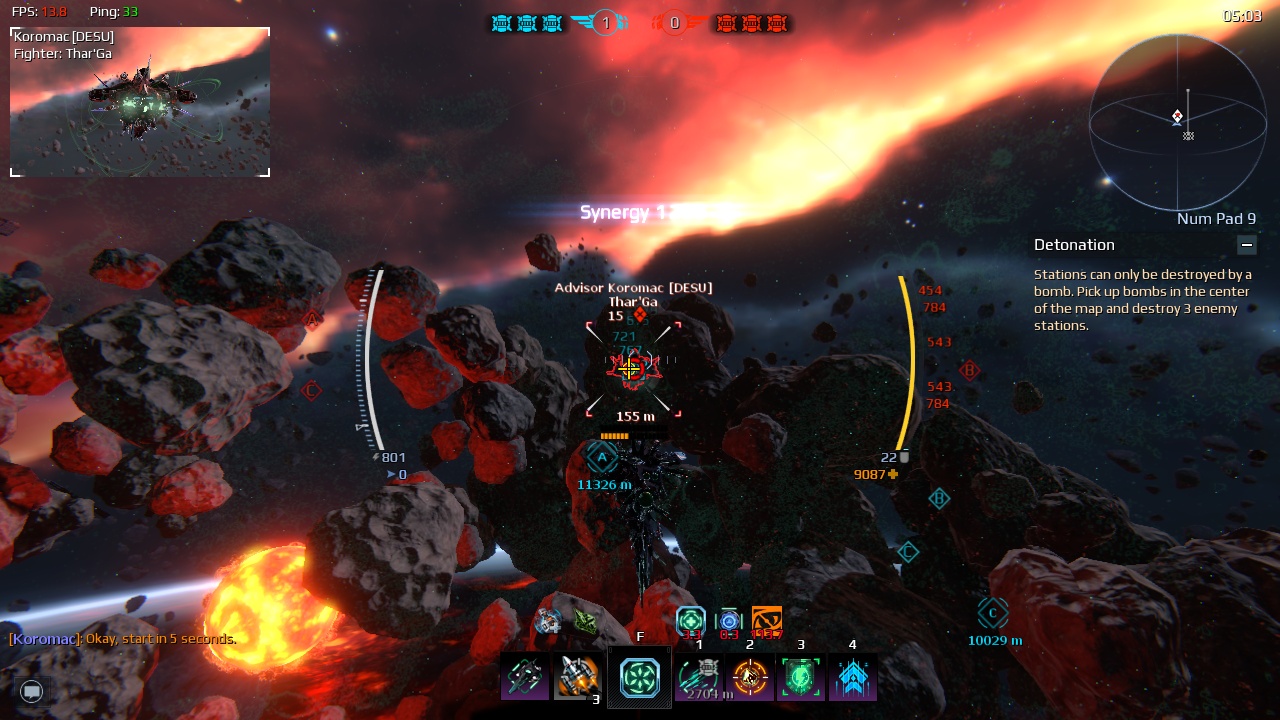This screenshot has height=720, width=1280.
Task: Click the target camera preview of Koromac
Action: [140, 102]
